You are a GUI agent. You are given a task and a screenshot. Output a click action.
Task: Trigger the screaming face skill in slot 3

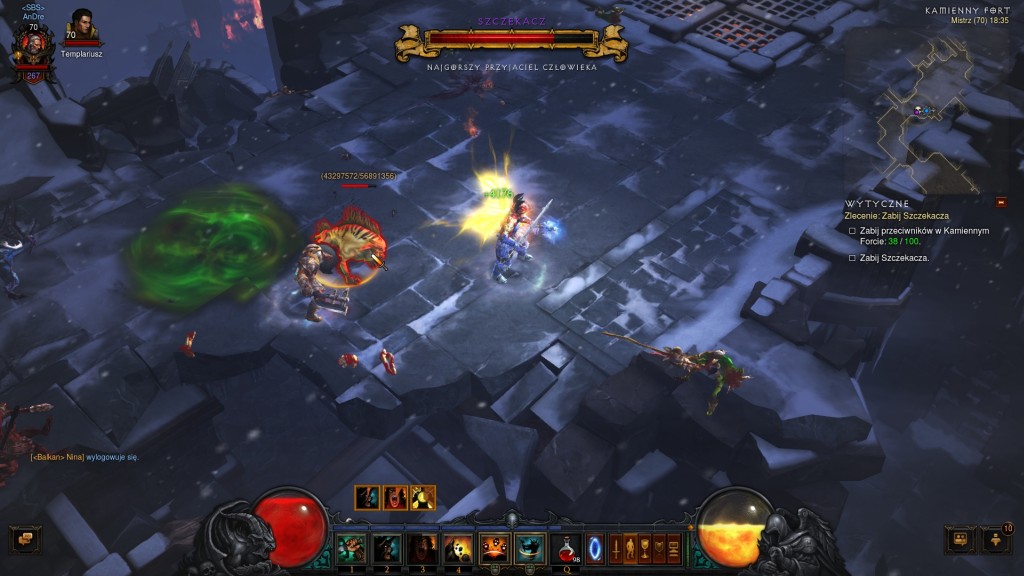[x=422, y=548]
